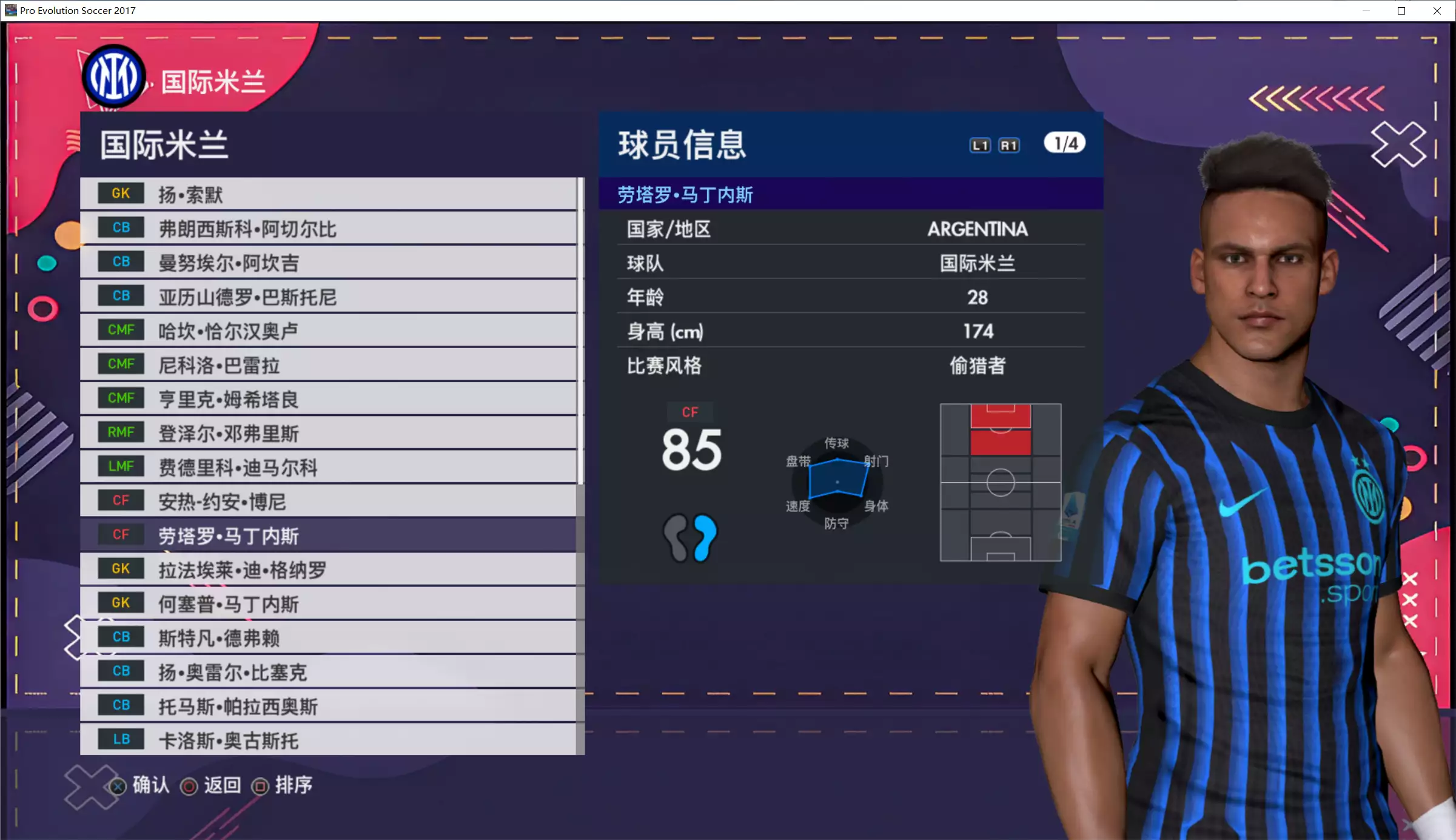Choose 尼科洛•巴雷拉 from the list
The image size is (1456, 840).
coord(327,365)
